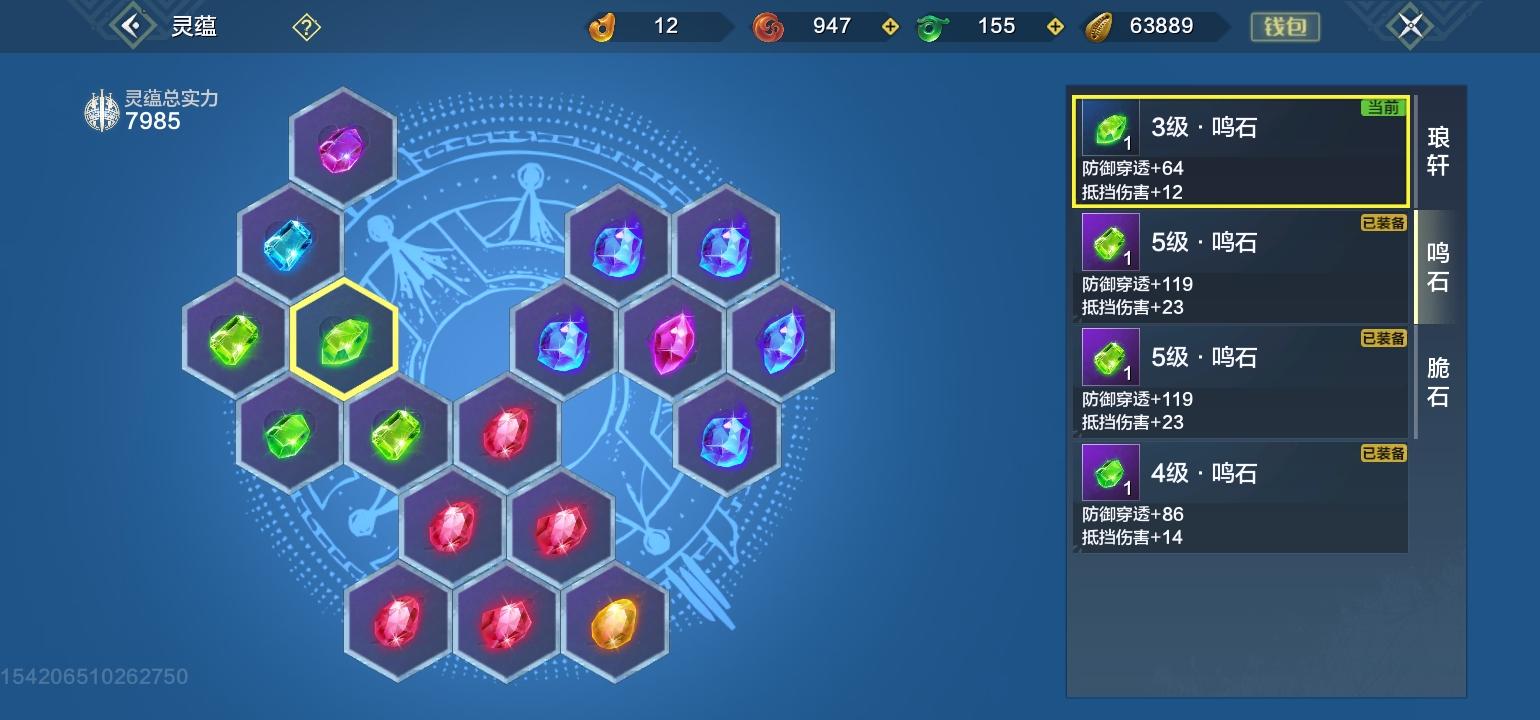Switch to the 鸣石 tab
The width and height of the screenshot is (1540, 720).
[1438, 269]
